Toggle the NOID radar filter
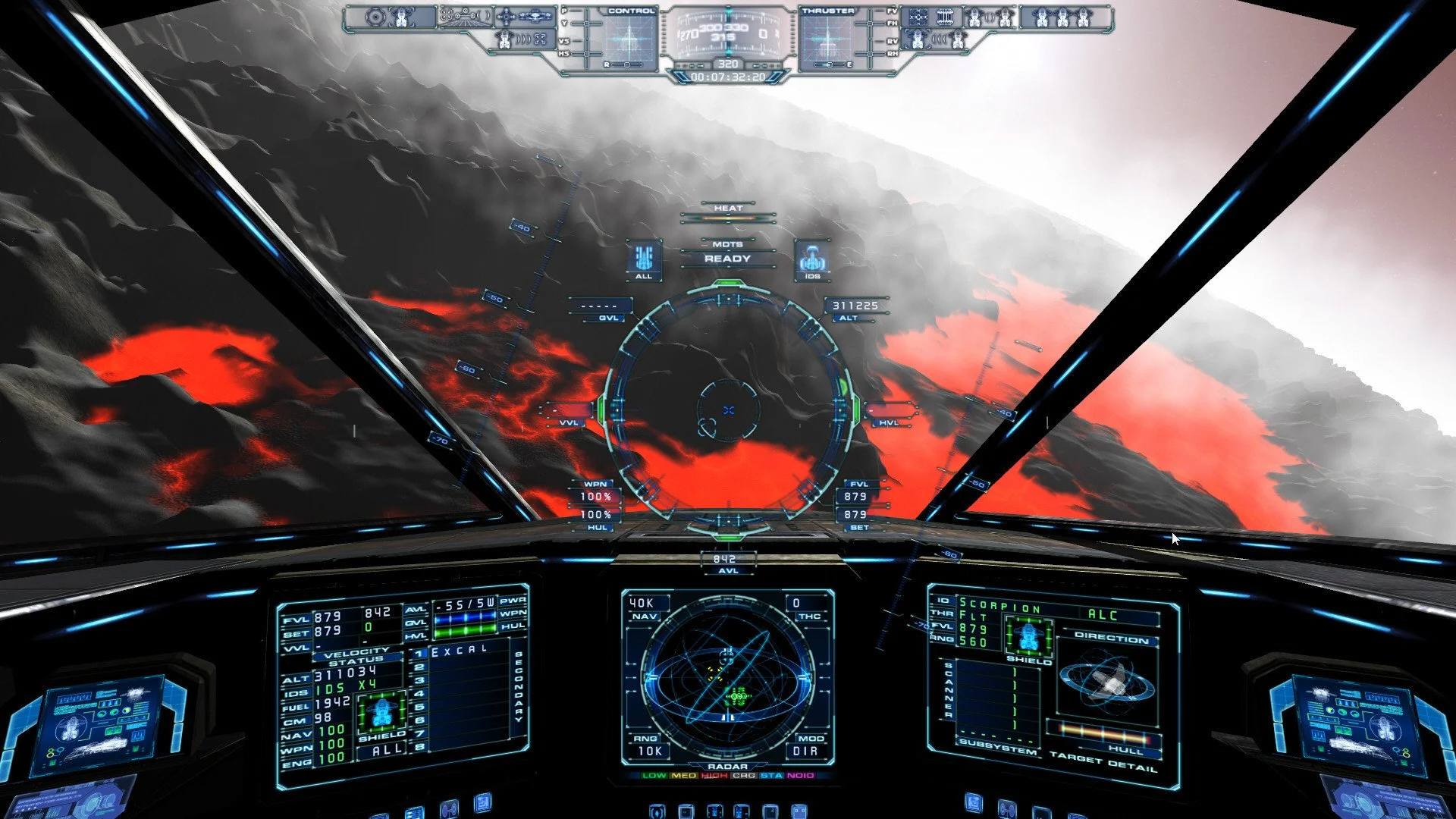Image resolution: width=1456 pixels, height=819 pixels. 800,776
